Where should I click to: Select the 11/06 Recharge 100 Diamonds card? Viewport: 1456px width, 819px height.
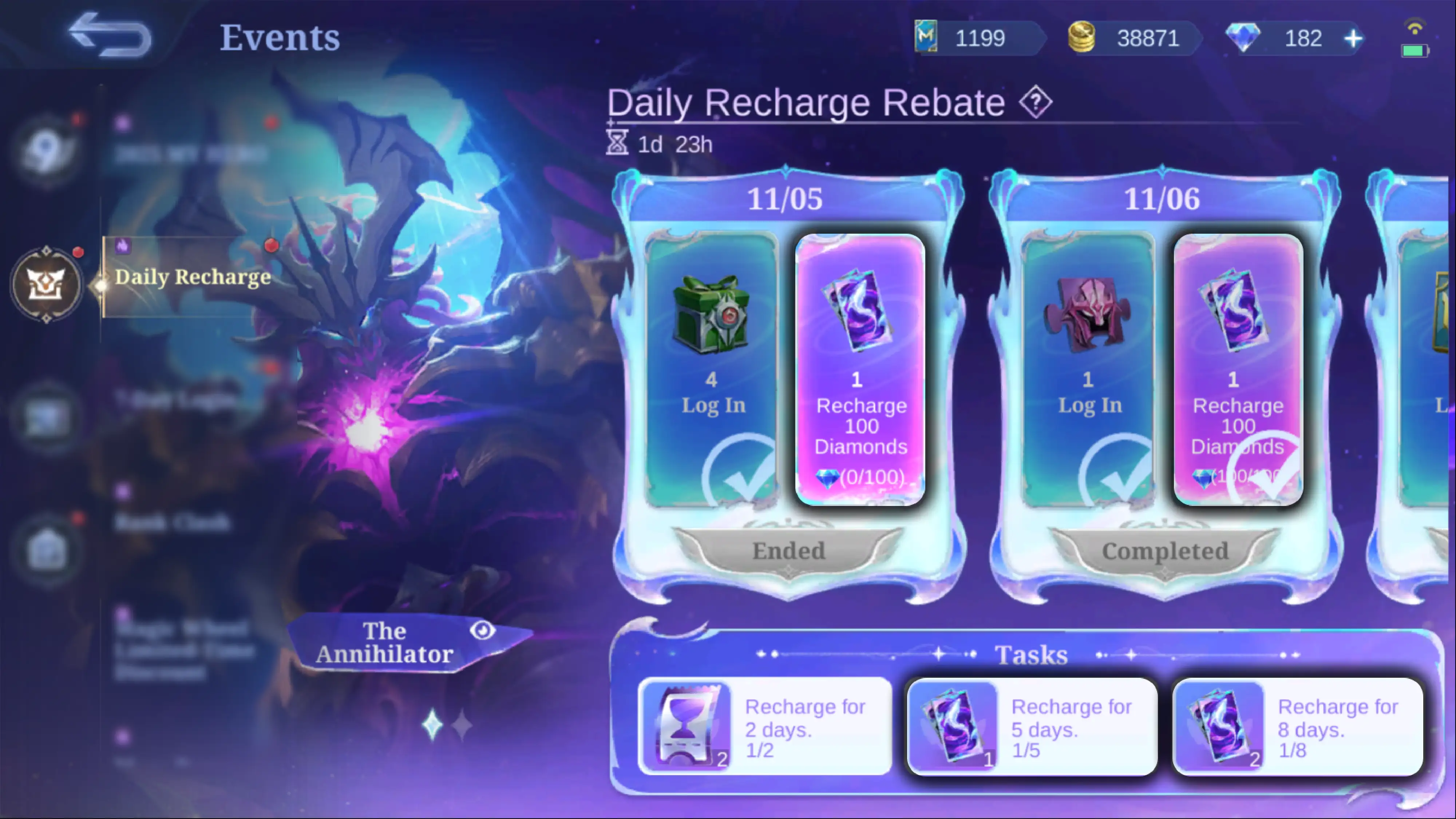tap(1238, 370)
